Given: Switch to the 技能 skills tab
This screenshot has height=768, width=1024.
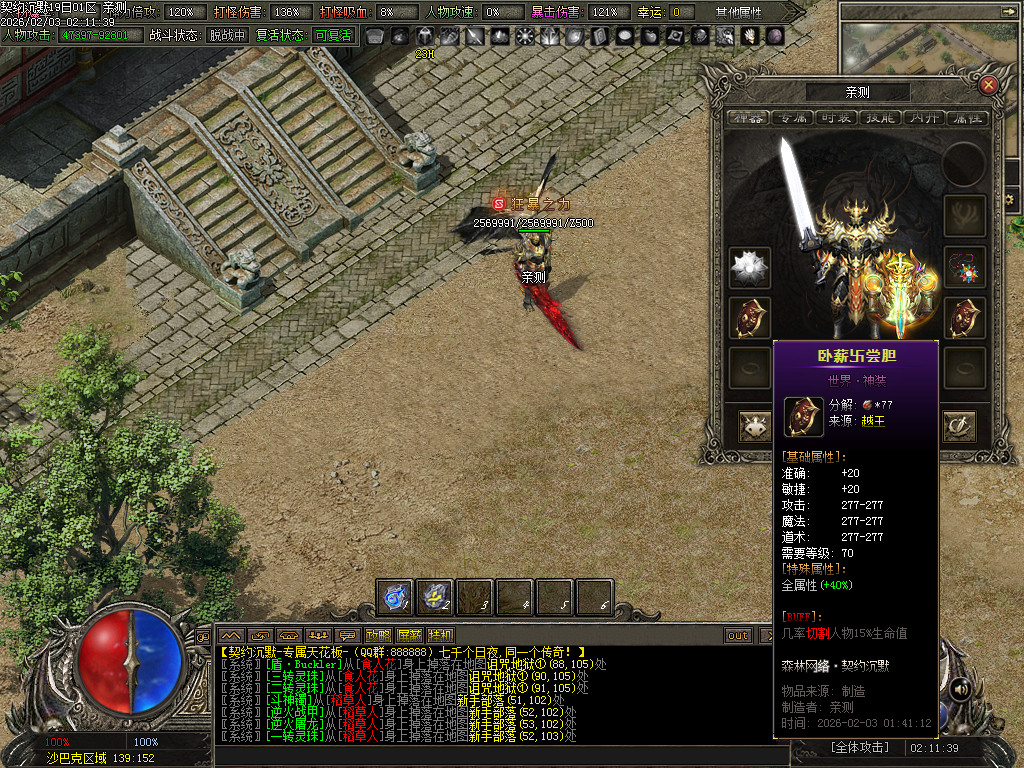Looking at the screenshot, I should [880, 118].
